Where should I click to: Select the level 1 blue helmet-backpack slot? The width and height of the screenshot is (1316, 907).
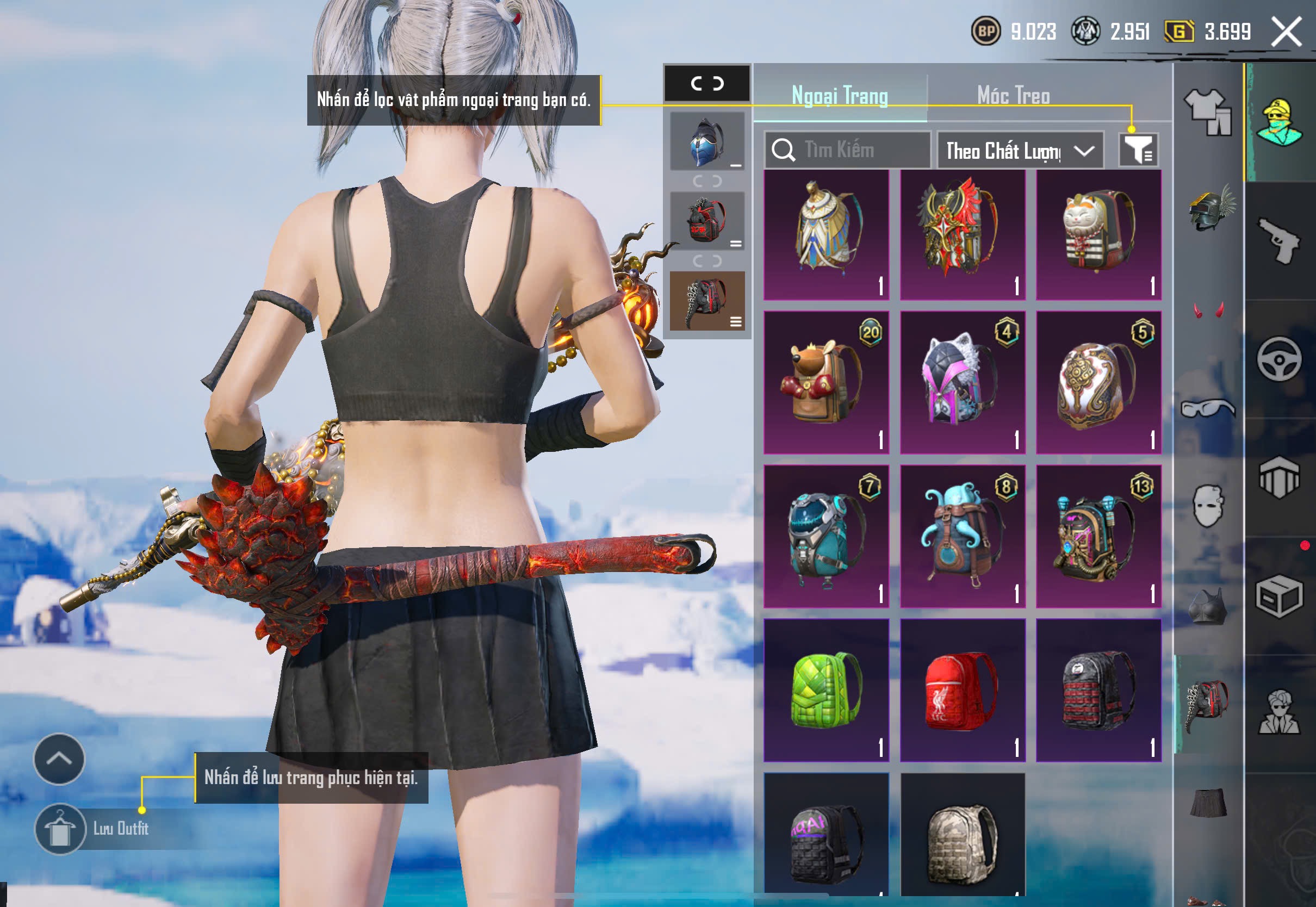(706, 141)
